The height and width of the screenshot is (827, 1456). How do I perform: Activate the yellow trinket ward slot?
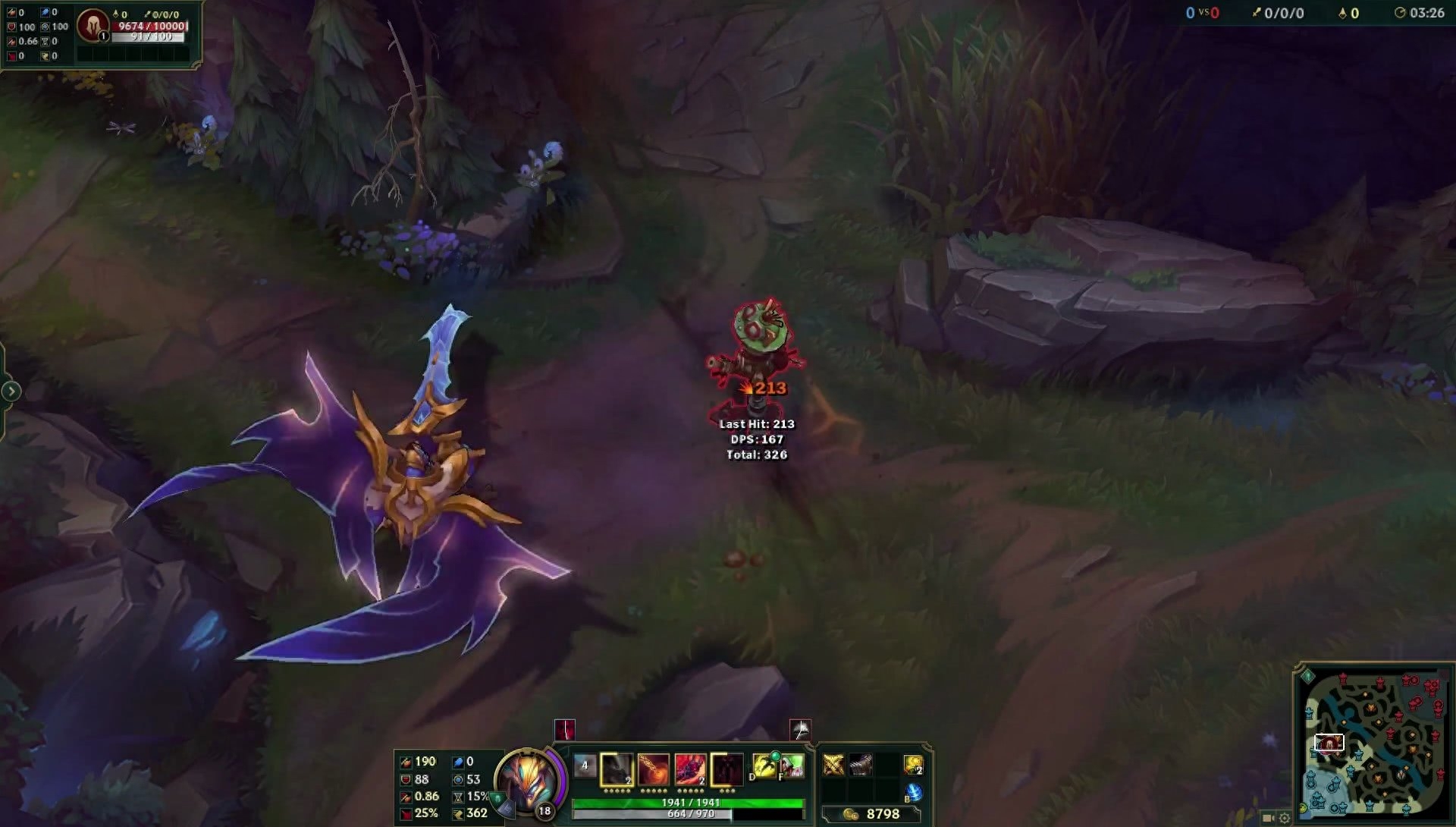pos(914,765)
